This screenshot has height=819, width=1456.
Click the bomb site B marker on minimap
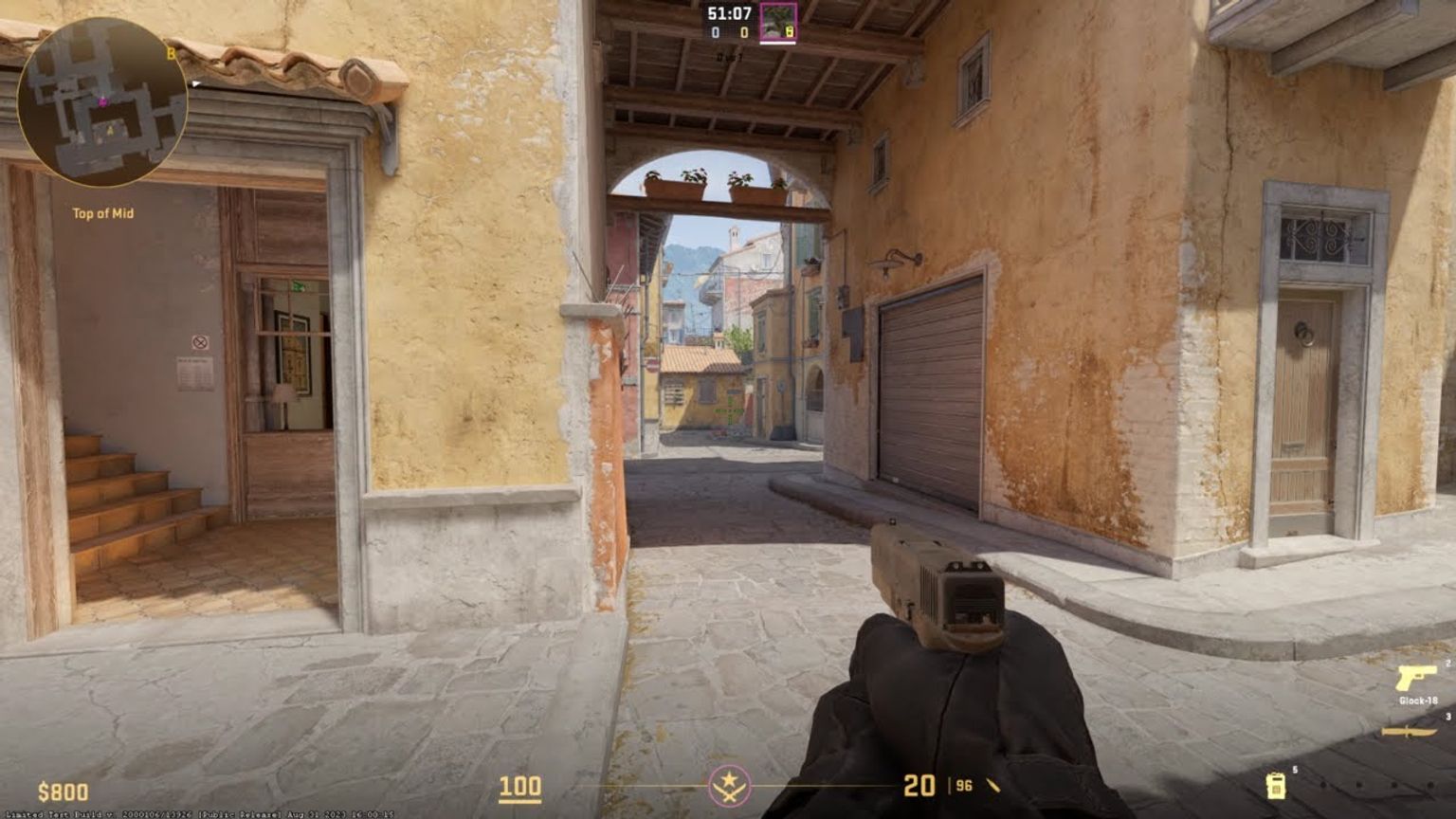coord(171,53)
